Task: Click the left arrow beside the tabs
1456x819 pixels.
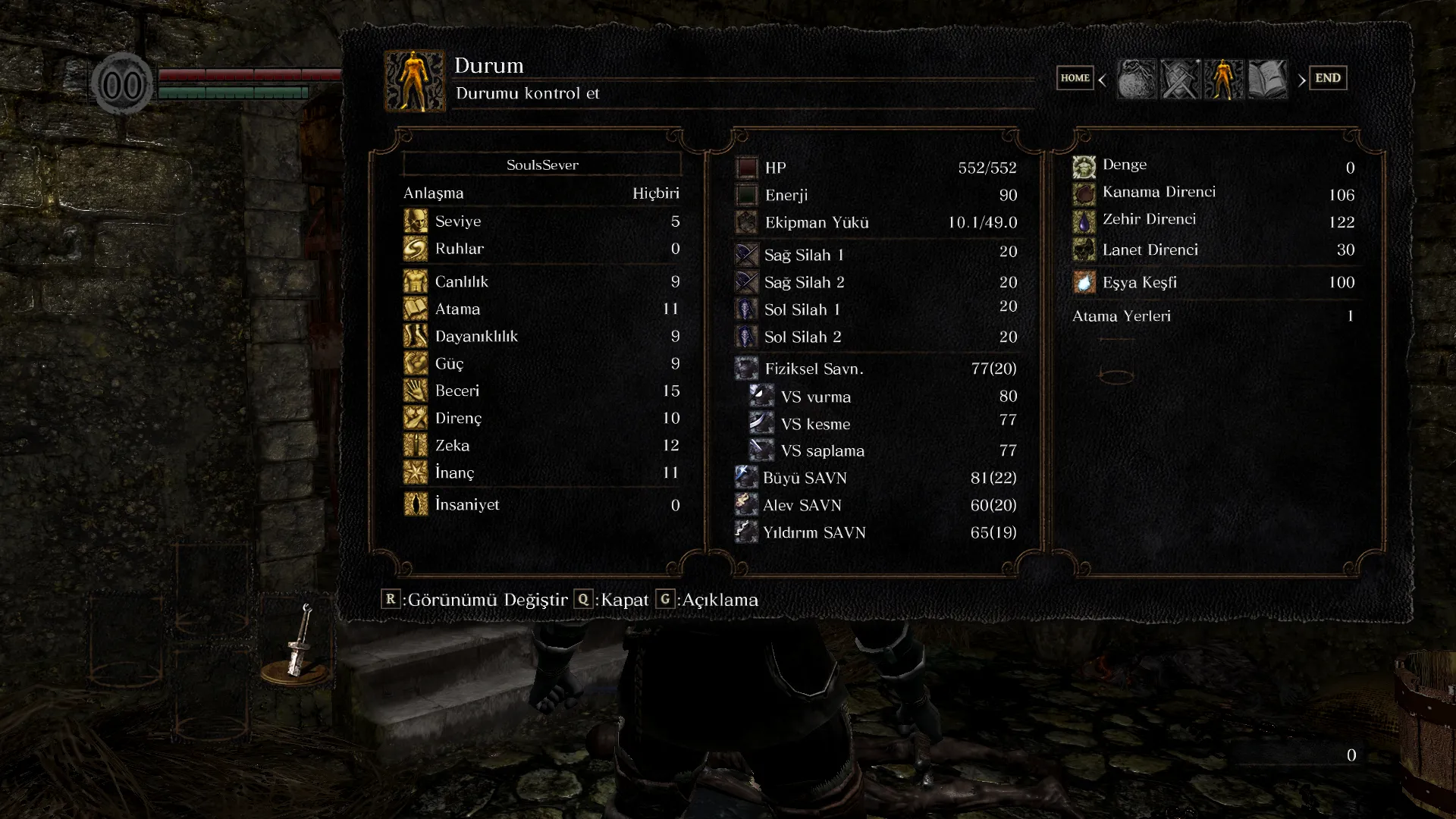Action: 1102,80
